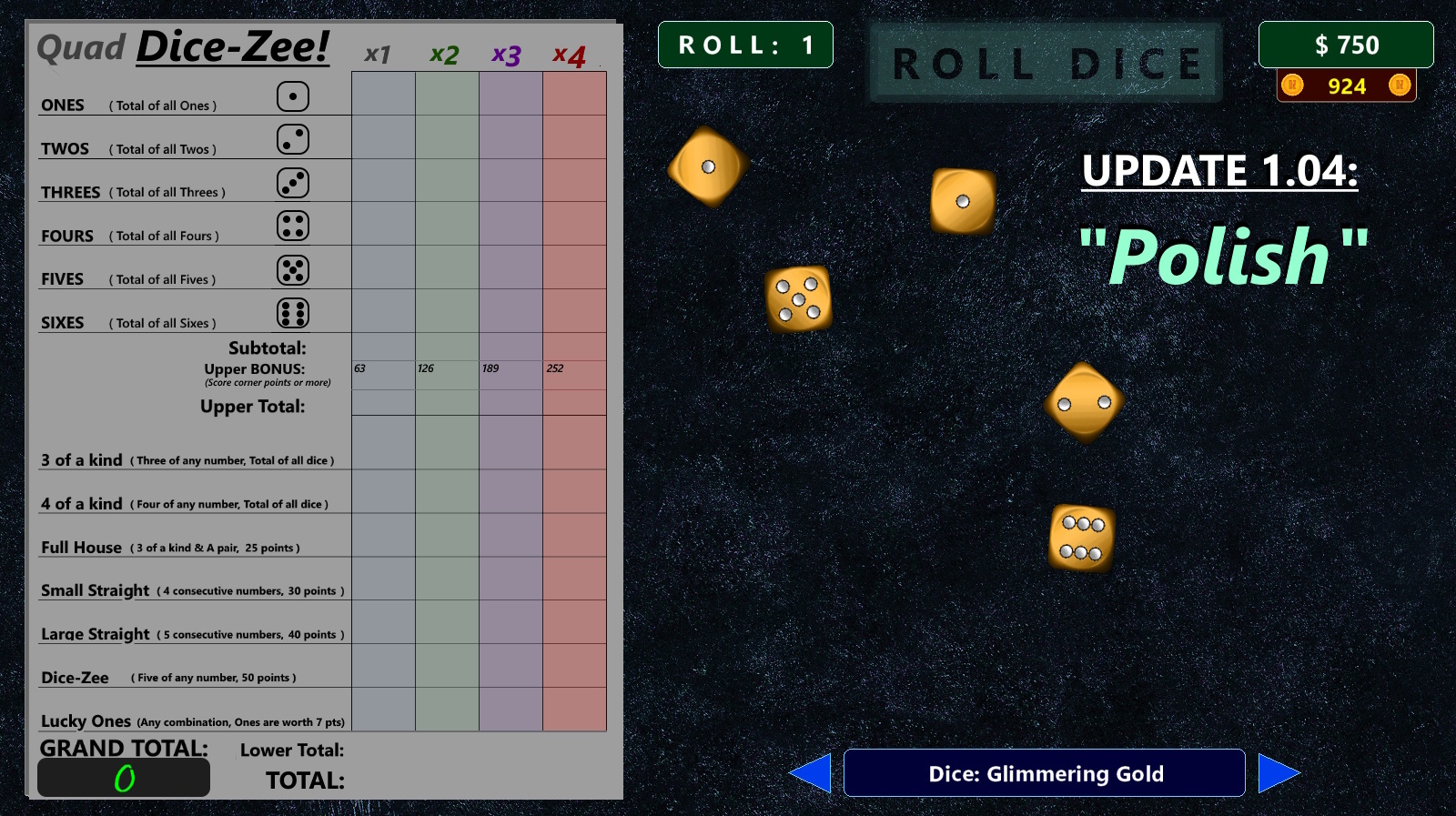The image size is (1456, 816).
Task: Click the $750 money display
Action: 1346,44
